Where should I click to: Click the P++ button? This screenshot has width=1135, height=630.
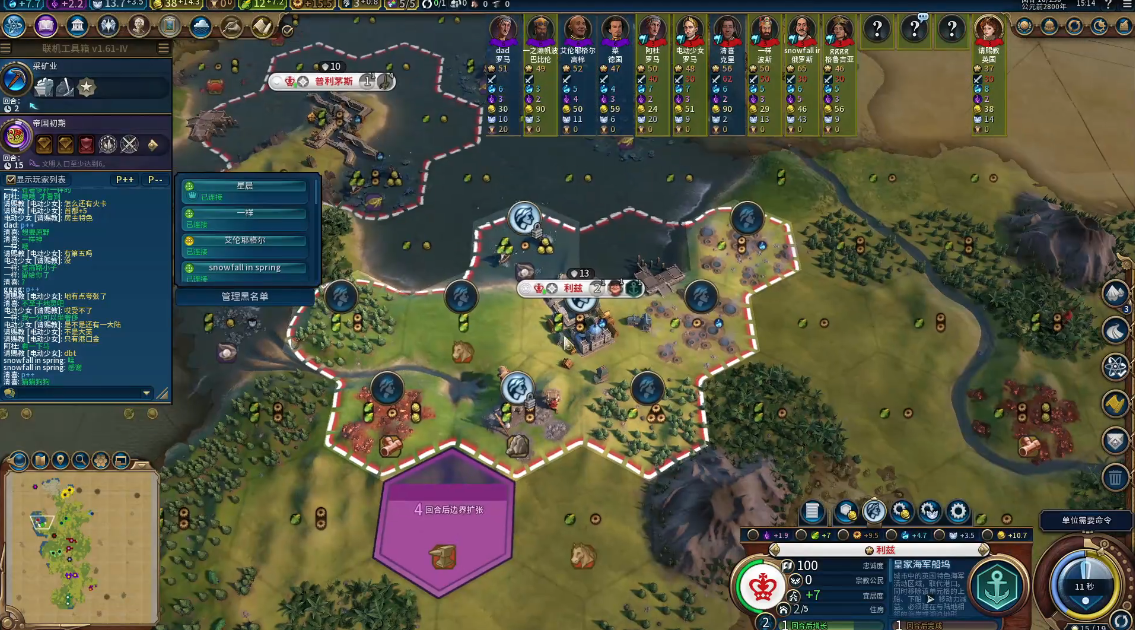click(125, 180)
